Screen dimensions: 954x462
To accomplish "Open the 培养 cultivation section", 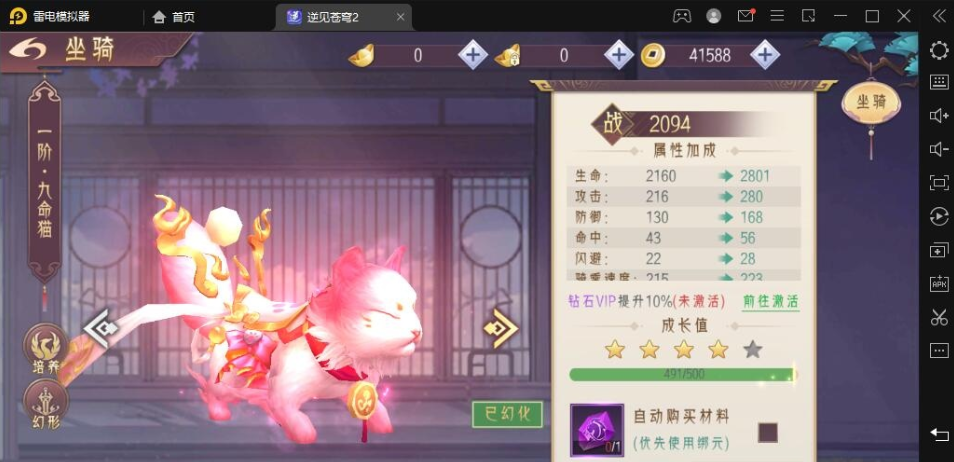I will (x=44, y=349).
